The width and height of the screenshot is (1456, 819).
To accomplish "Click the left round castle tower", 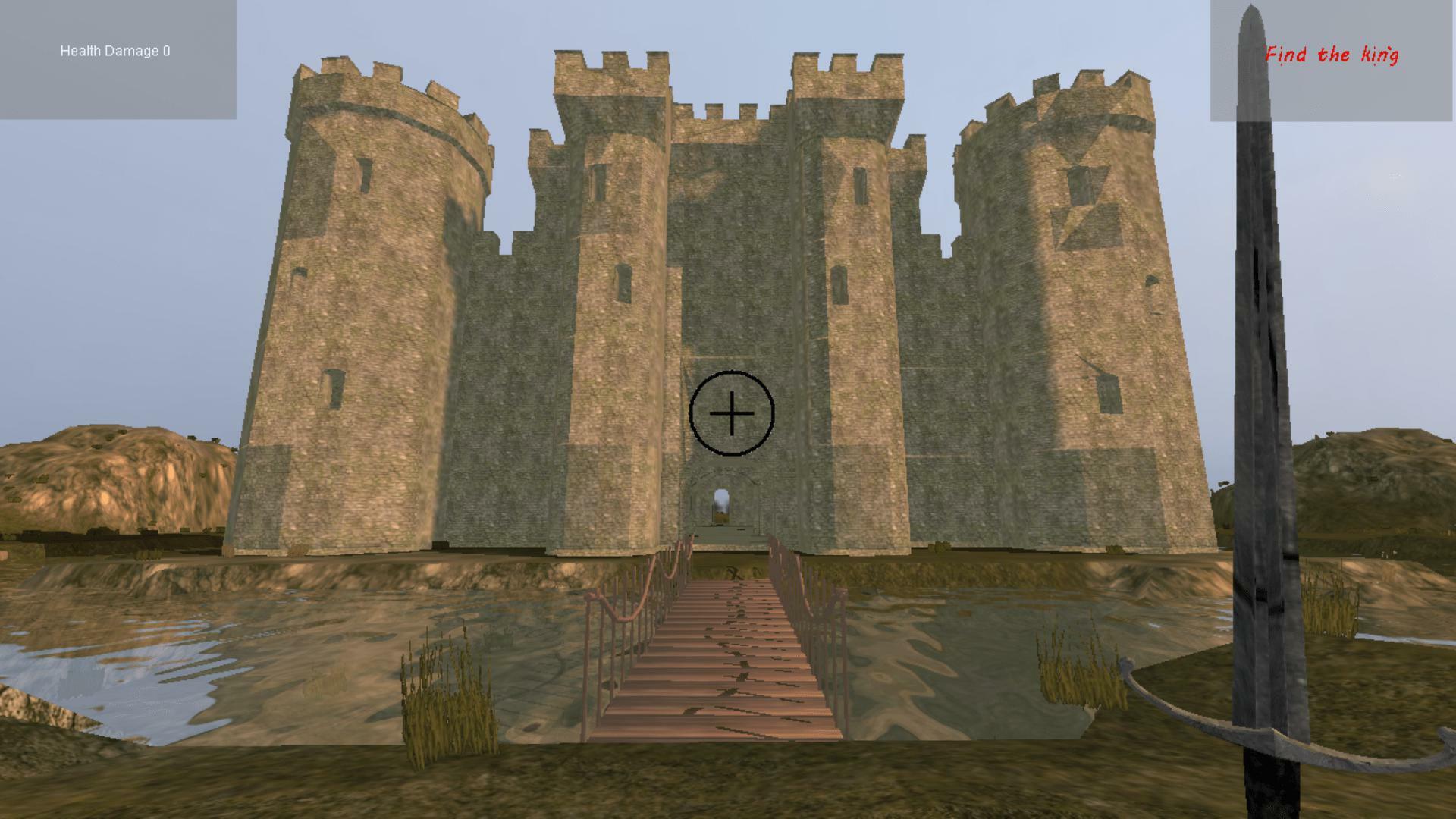I will coord(372,303).
